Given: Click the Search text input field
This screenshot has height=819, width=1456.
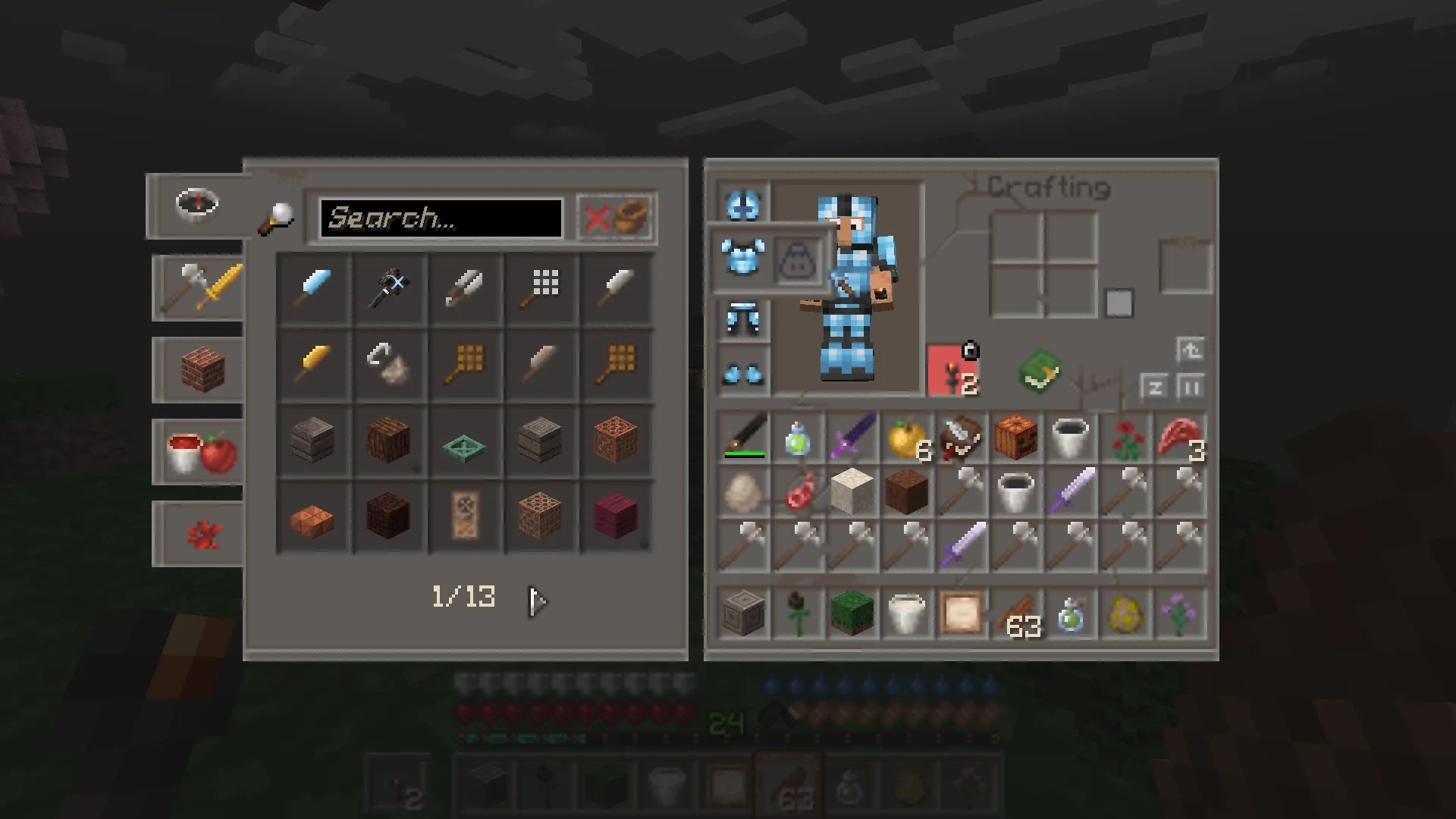Looking at the screenshot, I should point(440,218).
